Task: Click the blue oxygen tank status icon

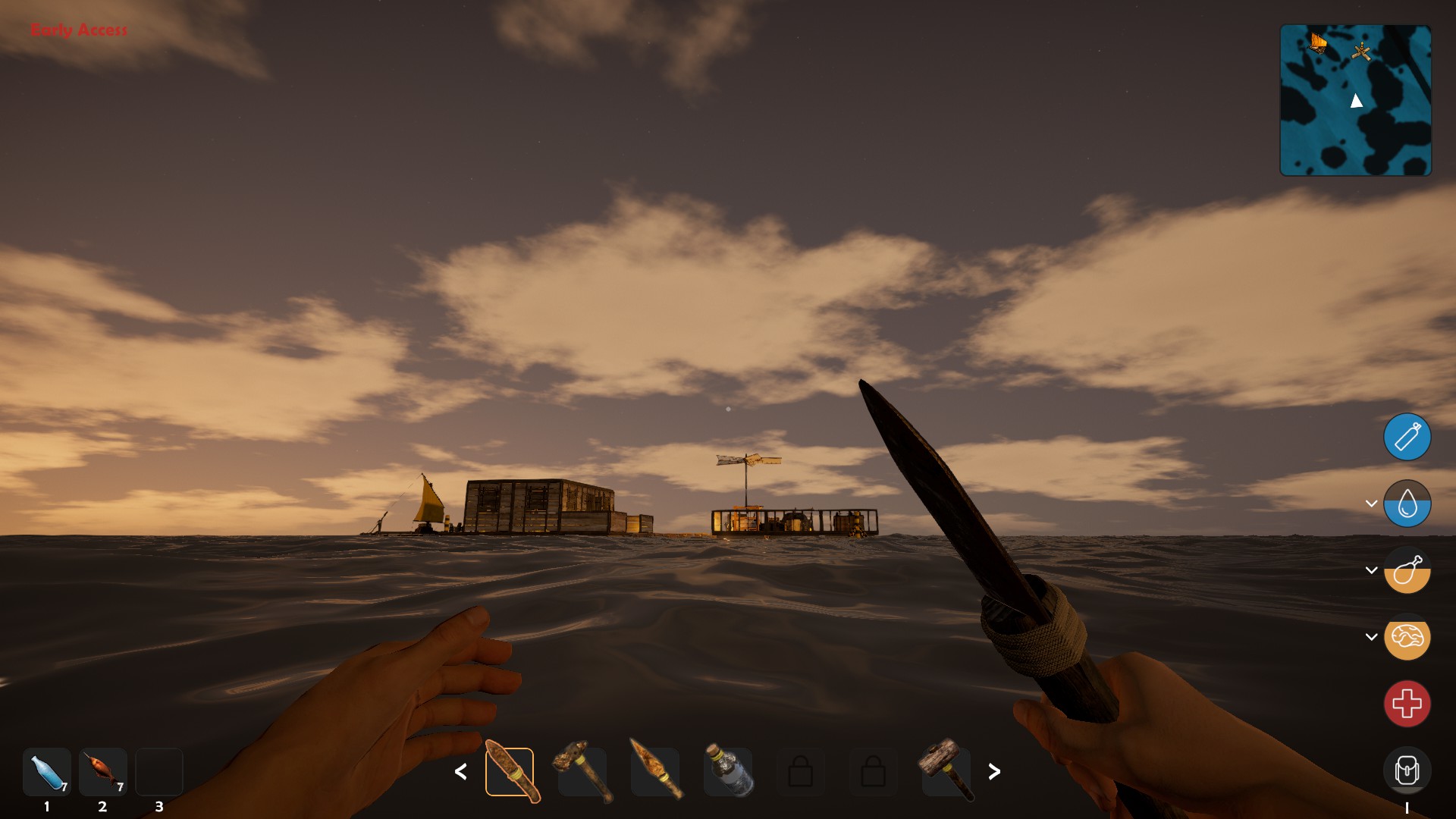Action: click(x=1407, y=437)
